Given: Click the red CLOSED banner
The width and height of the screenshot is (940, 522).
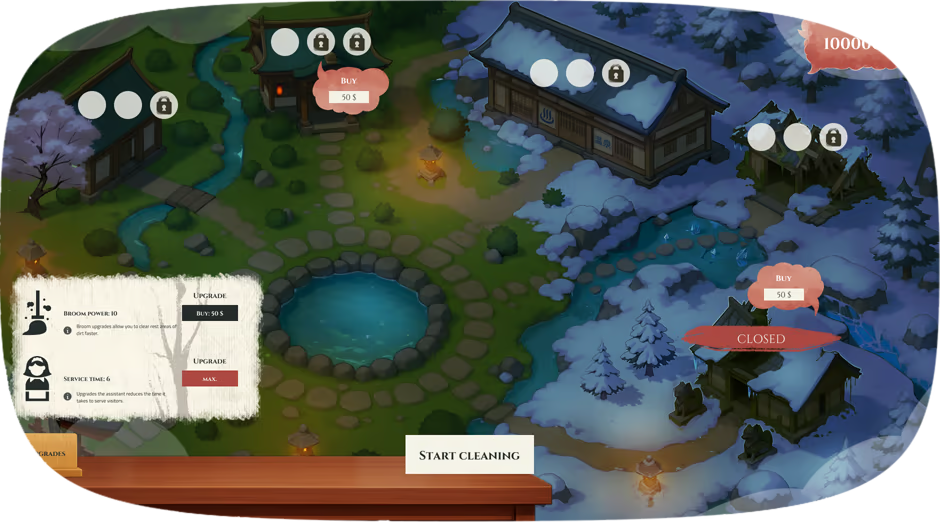Looking at the screenshot, I should (x=761, y=339).
